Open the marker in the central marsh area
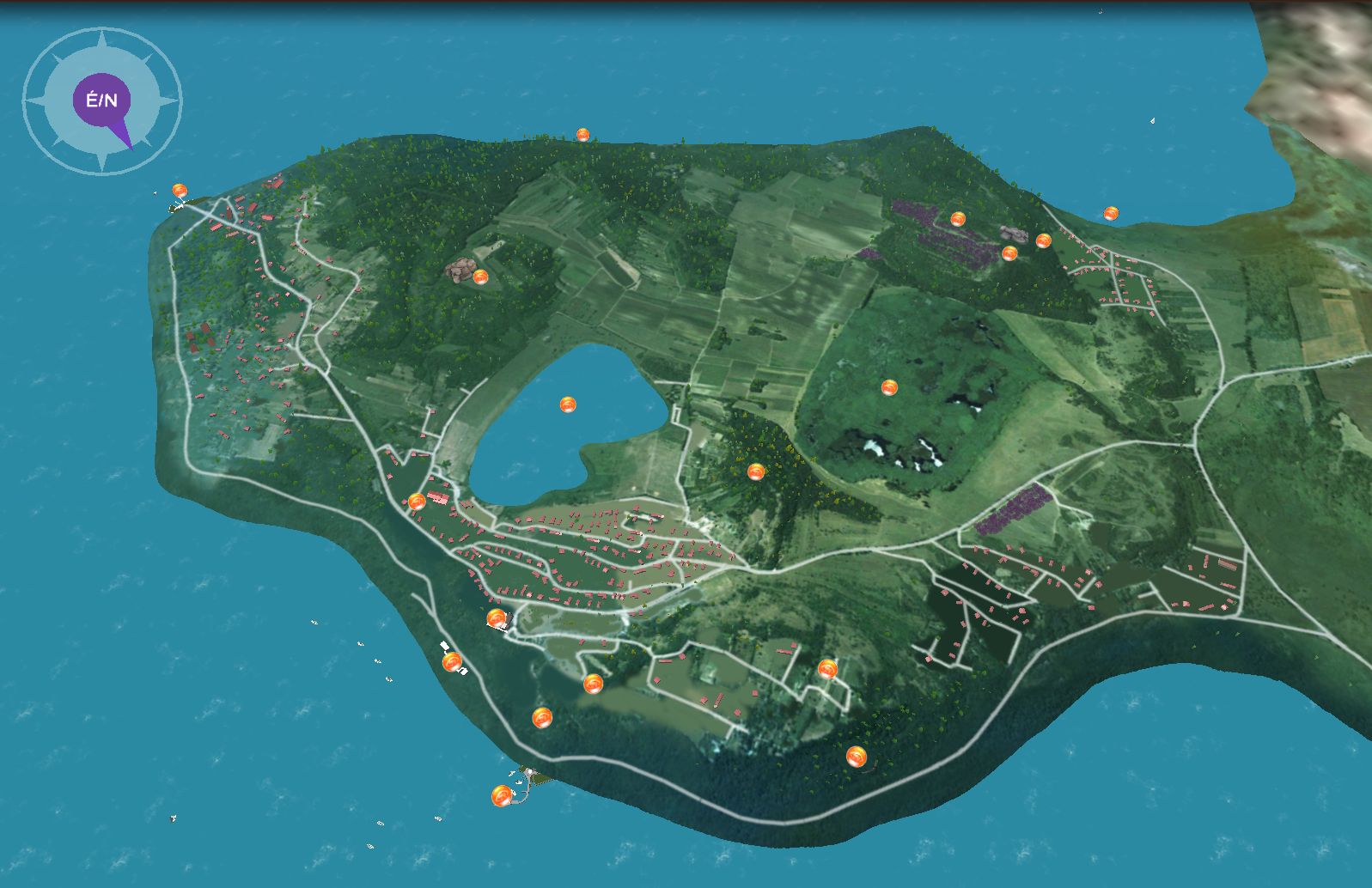 (889, 387)
